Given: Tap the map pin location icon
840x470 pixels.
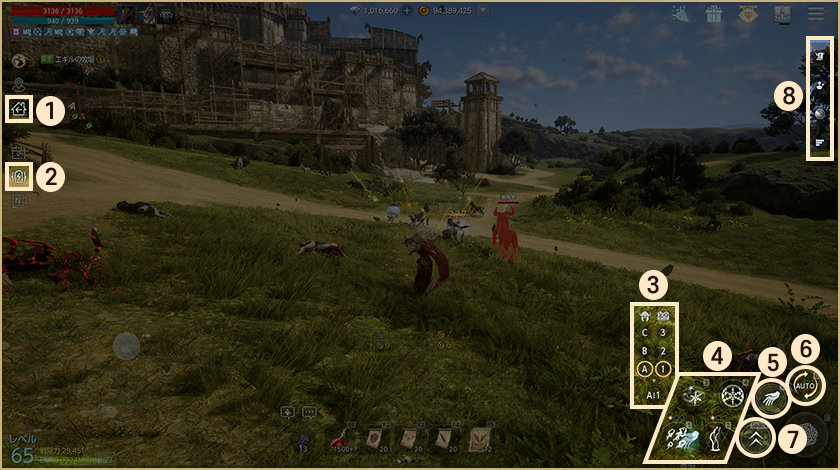Looking at the screenshot, I should 19,84.
